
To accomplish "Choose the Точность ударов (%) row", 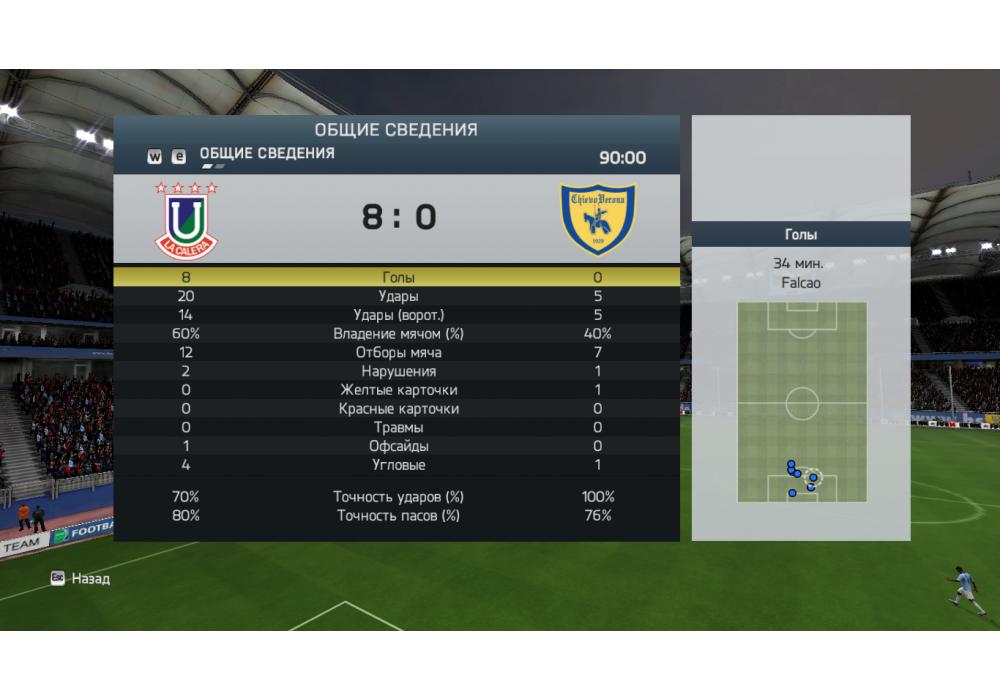I will pyautogui.click(x=398, y=497).
